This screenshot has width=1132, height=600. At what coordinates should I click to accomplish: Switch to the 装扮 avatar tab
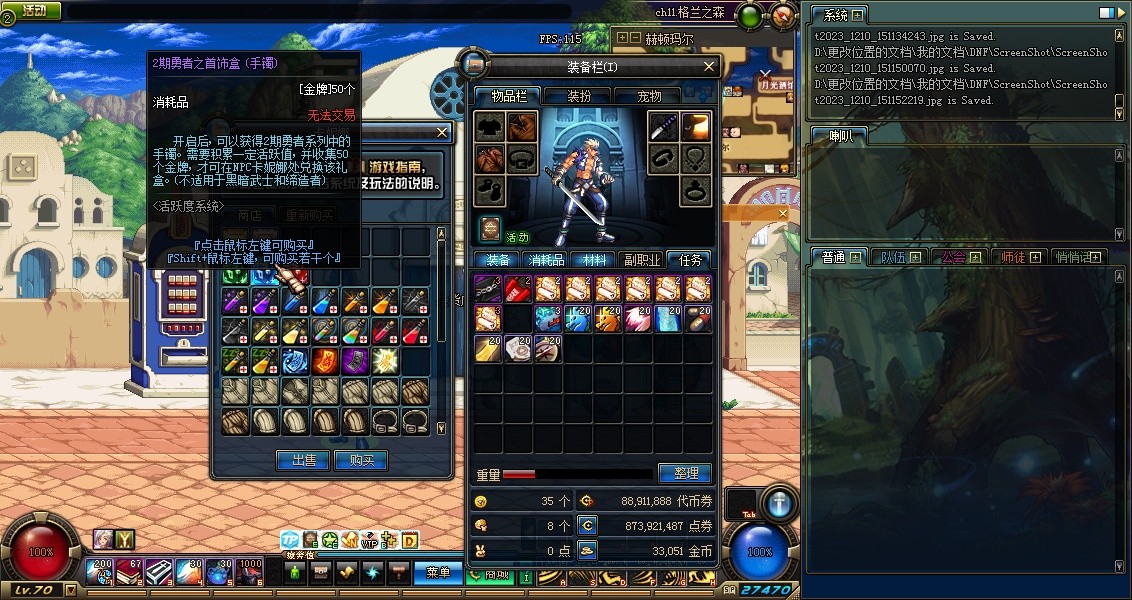[x=580, y=96]
